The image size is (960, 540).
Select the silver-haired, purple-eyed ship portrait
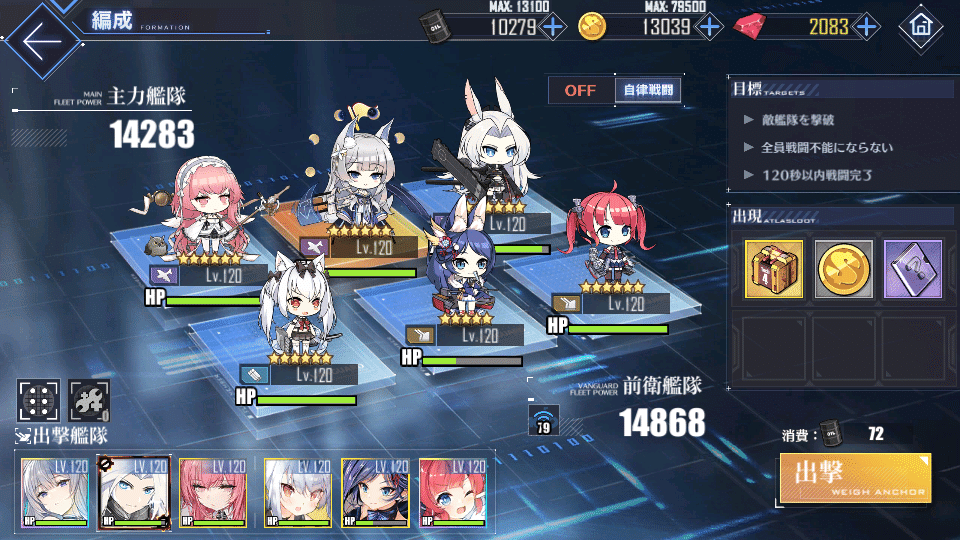55,492
